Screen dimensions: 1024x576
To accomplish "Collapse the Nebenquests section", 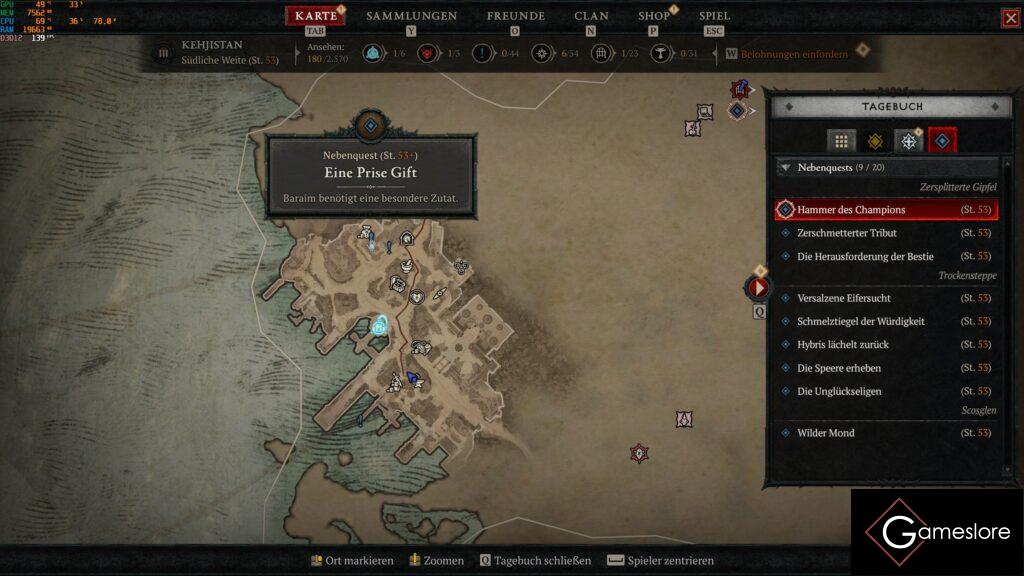I will [x=785, y=168].
